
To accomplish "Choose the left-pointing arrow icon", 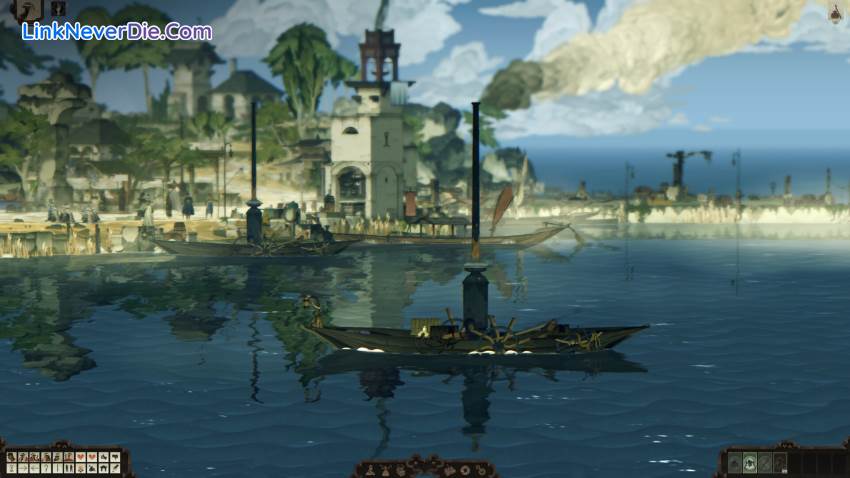I will (35, 468).
